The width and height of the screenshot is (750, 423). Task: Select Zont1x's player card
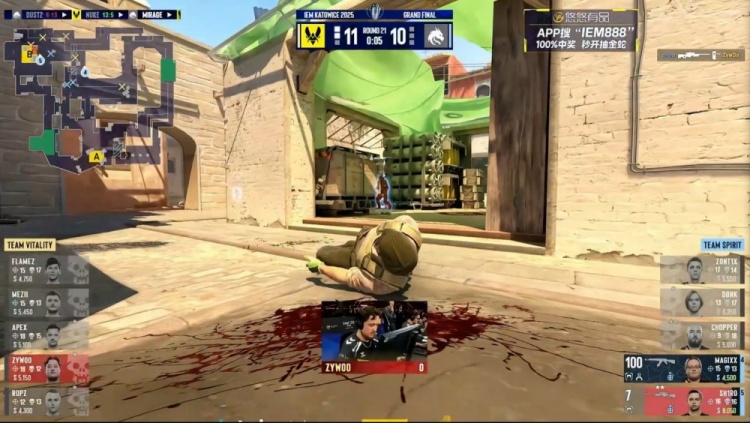[703, 270]
